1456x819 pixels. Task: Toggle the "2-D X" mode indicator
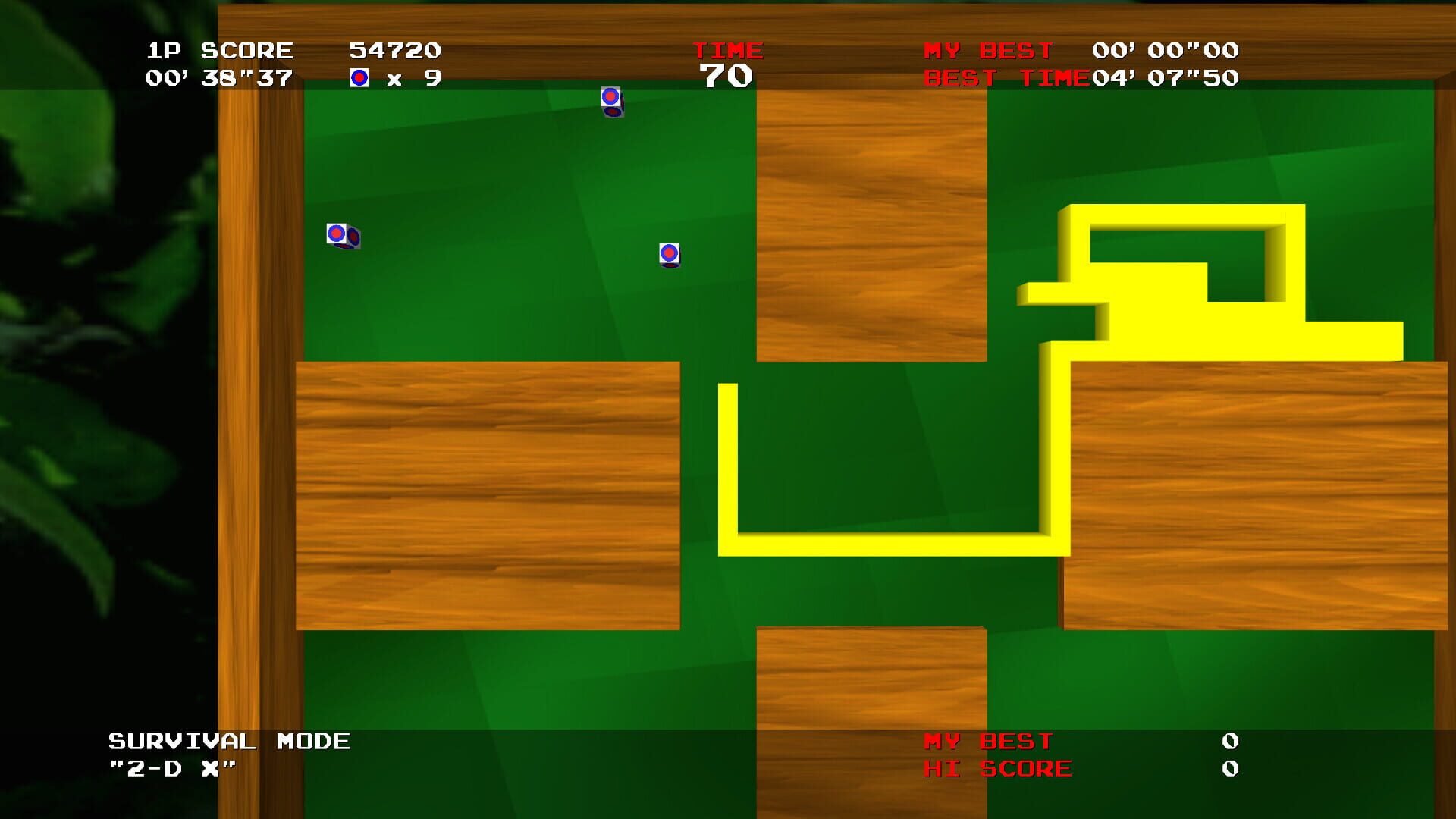point(171,766)
